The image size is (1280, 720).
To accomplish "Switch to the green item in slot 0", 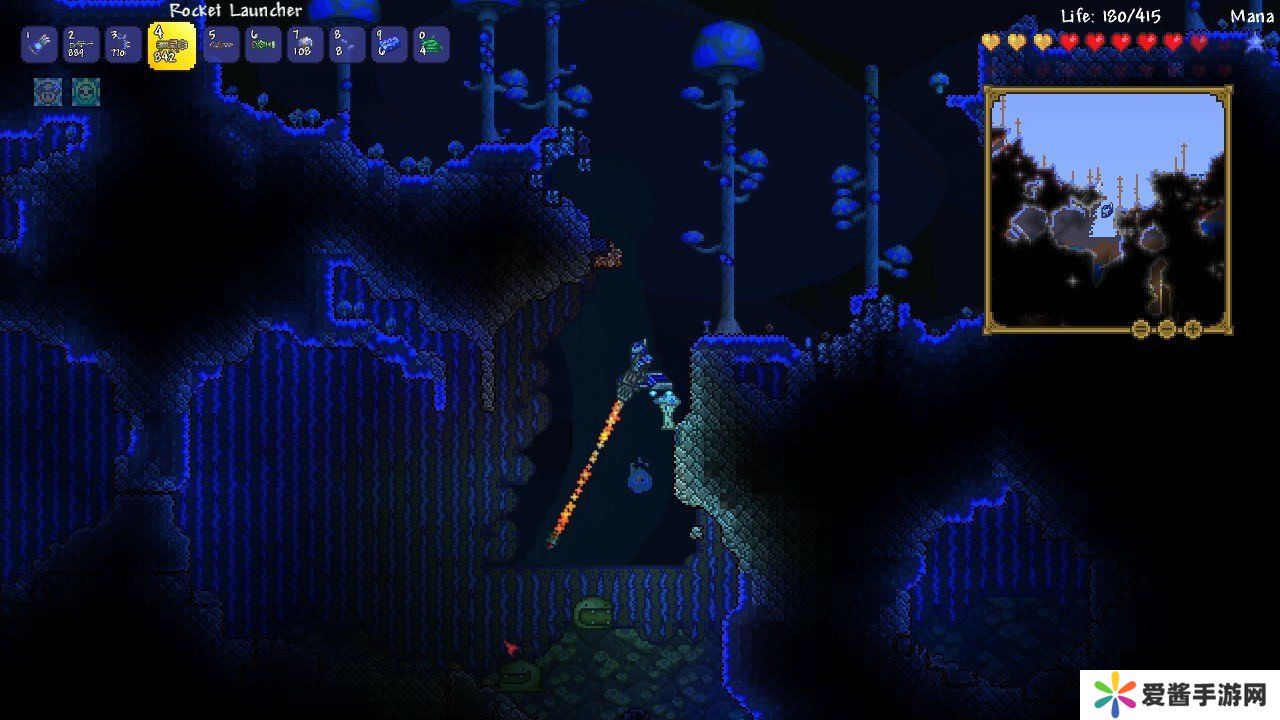I will [432, 44].
